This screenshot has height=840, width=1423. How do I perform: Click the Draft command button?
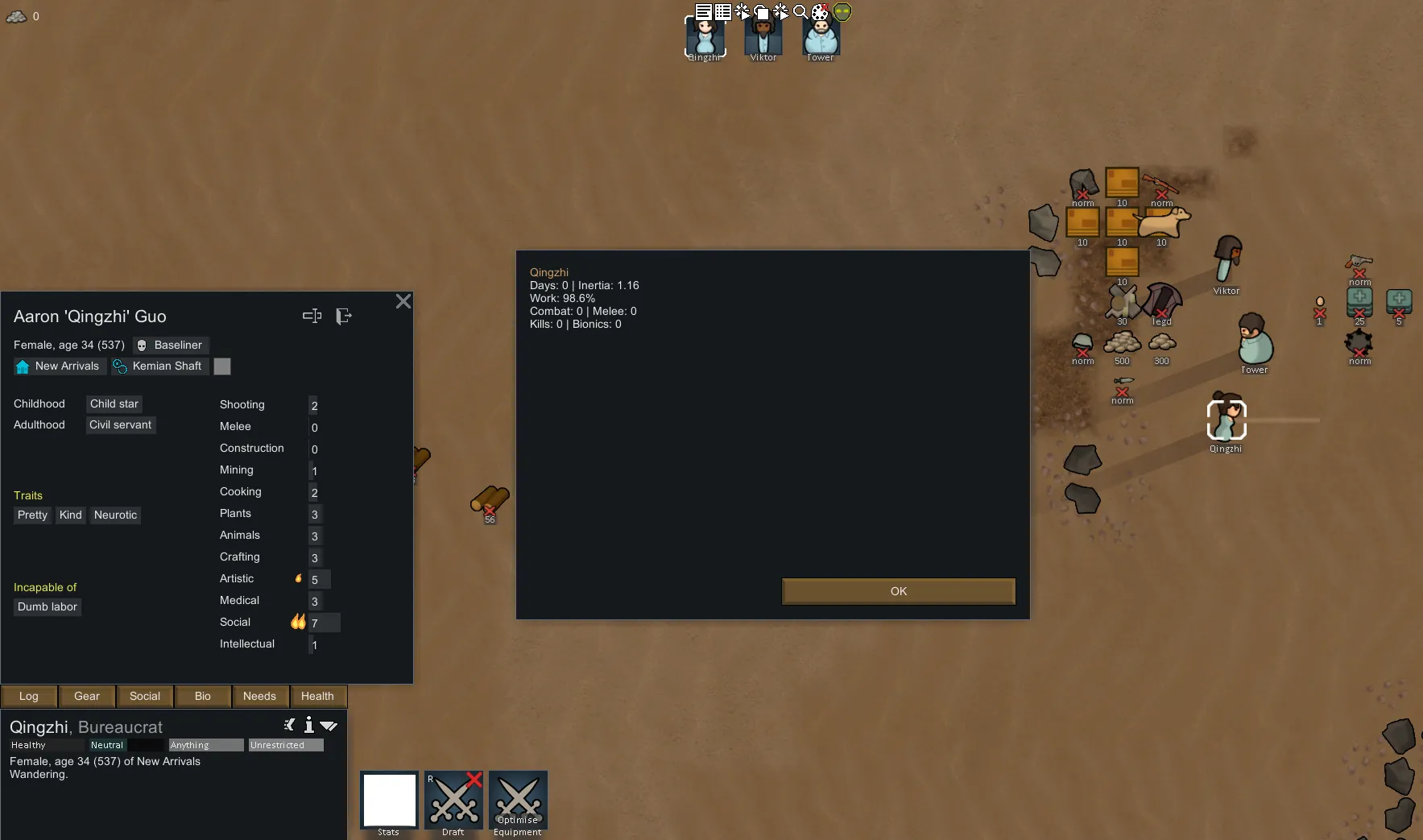click(453, 801)
